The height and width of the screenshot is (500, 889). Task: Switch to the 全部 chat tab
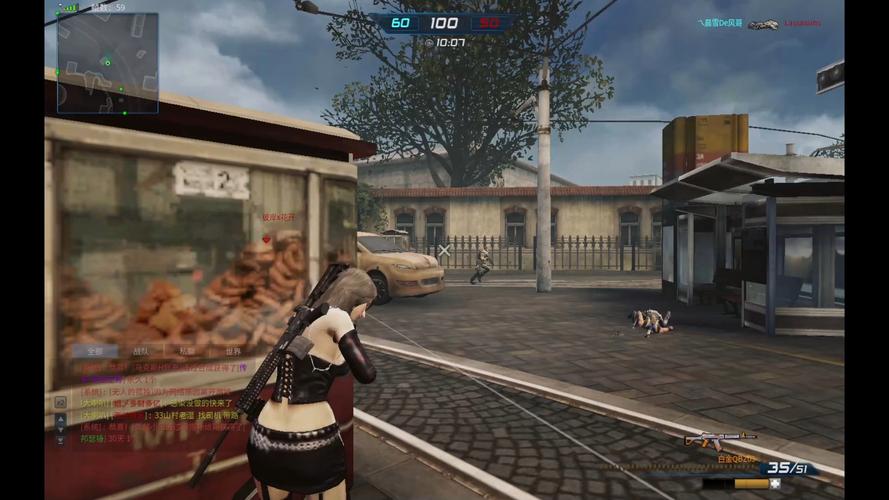(x=95, y=352)
